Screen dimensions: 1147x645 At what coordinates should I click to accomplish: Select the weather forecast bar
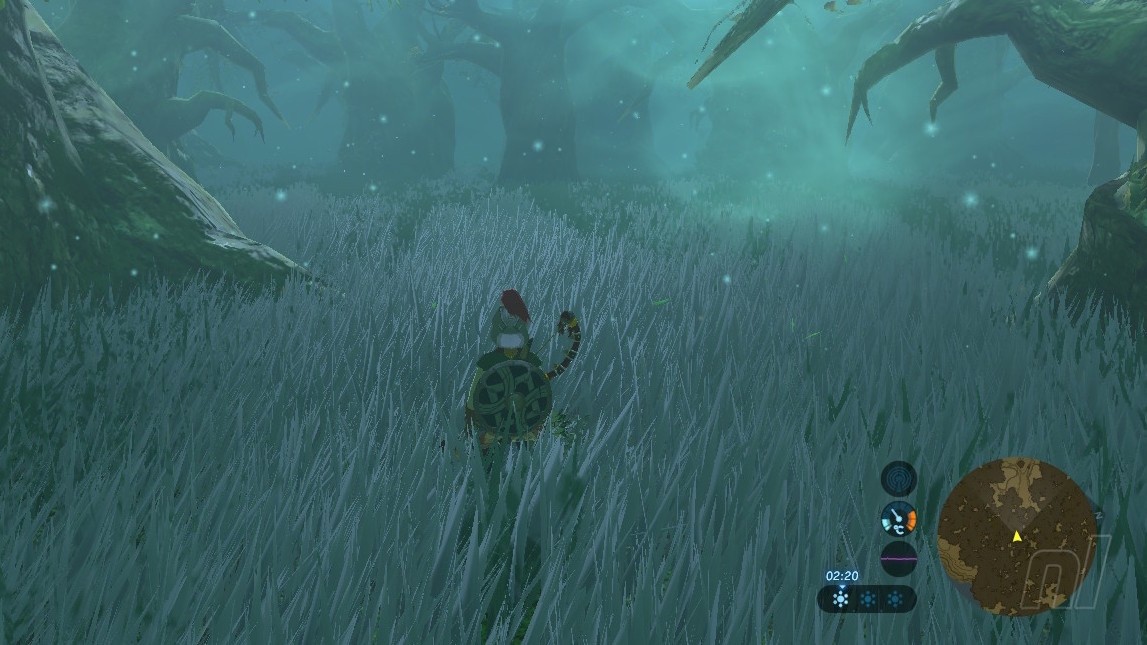(x=867, y=599)
